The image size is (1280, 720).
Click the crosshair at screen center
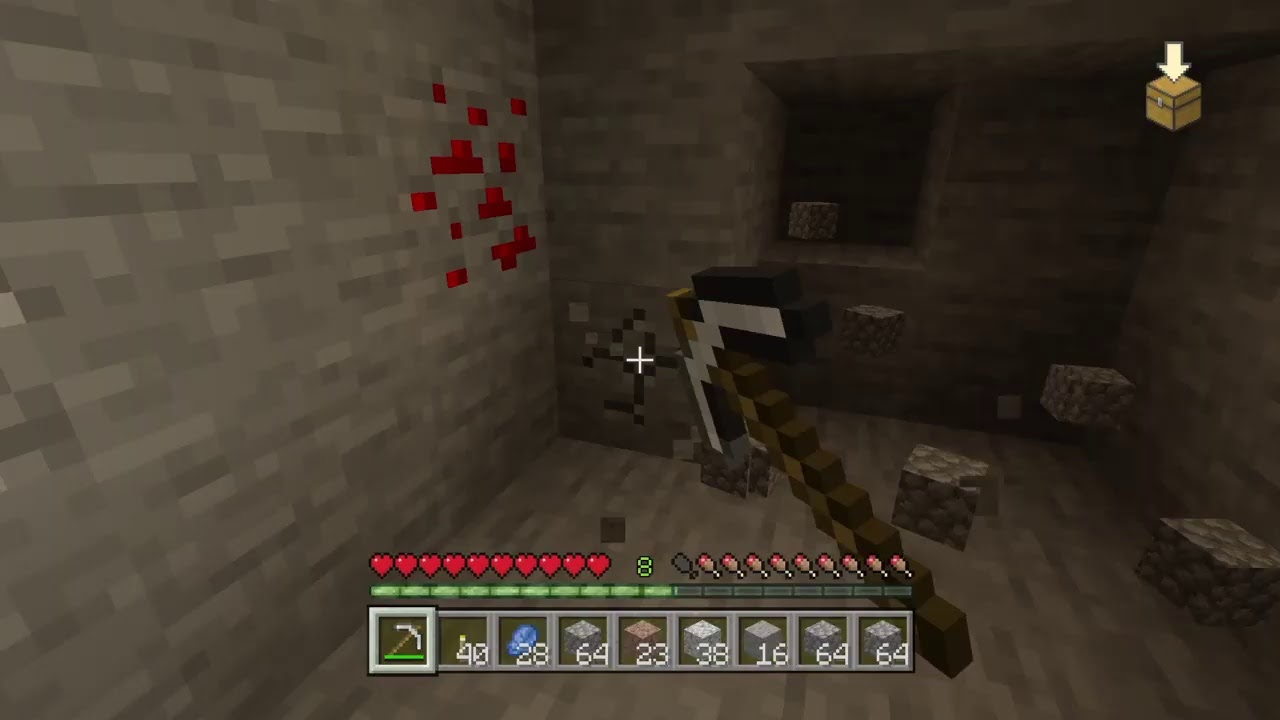640,360
